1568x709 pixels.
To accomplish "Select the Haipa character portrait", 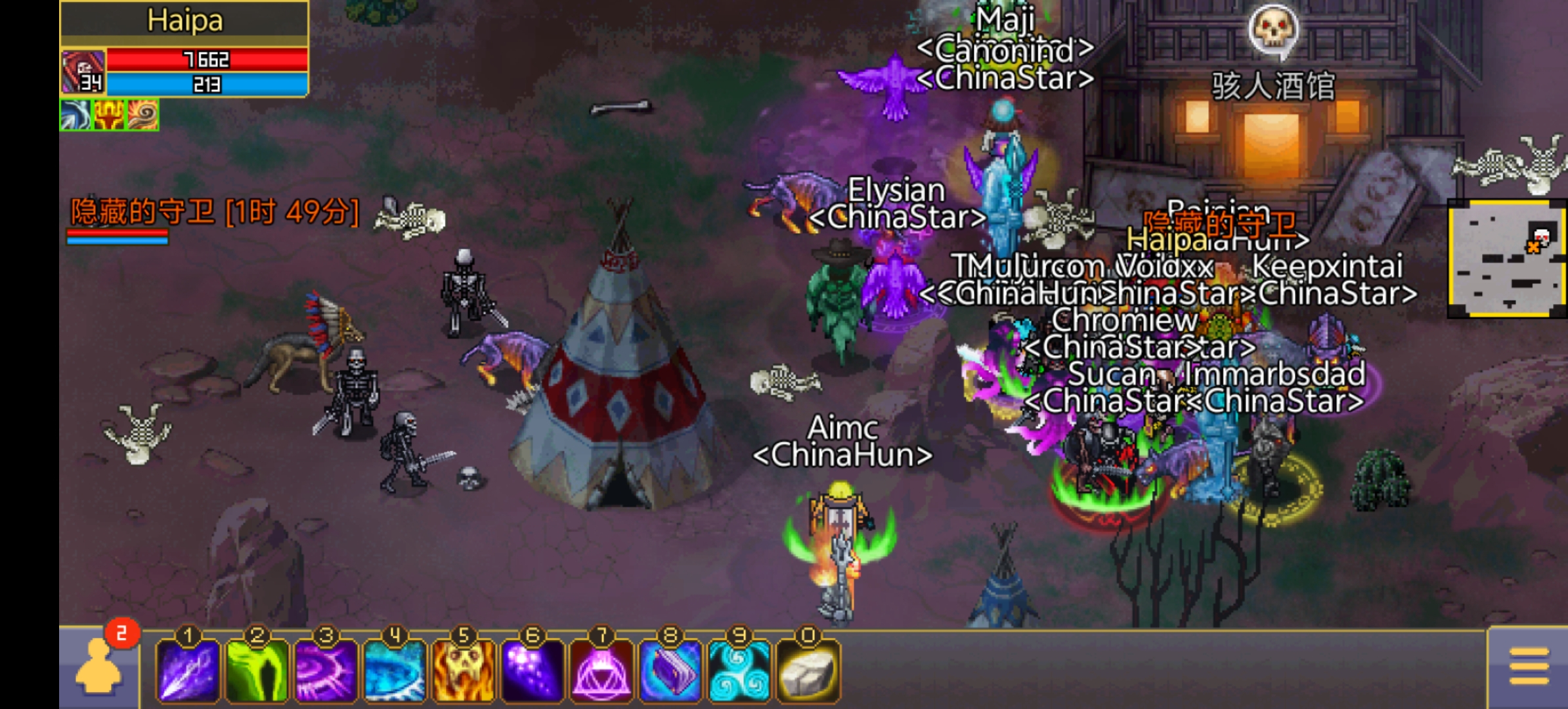I will pos(83,71).
